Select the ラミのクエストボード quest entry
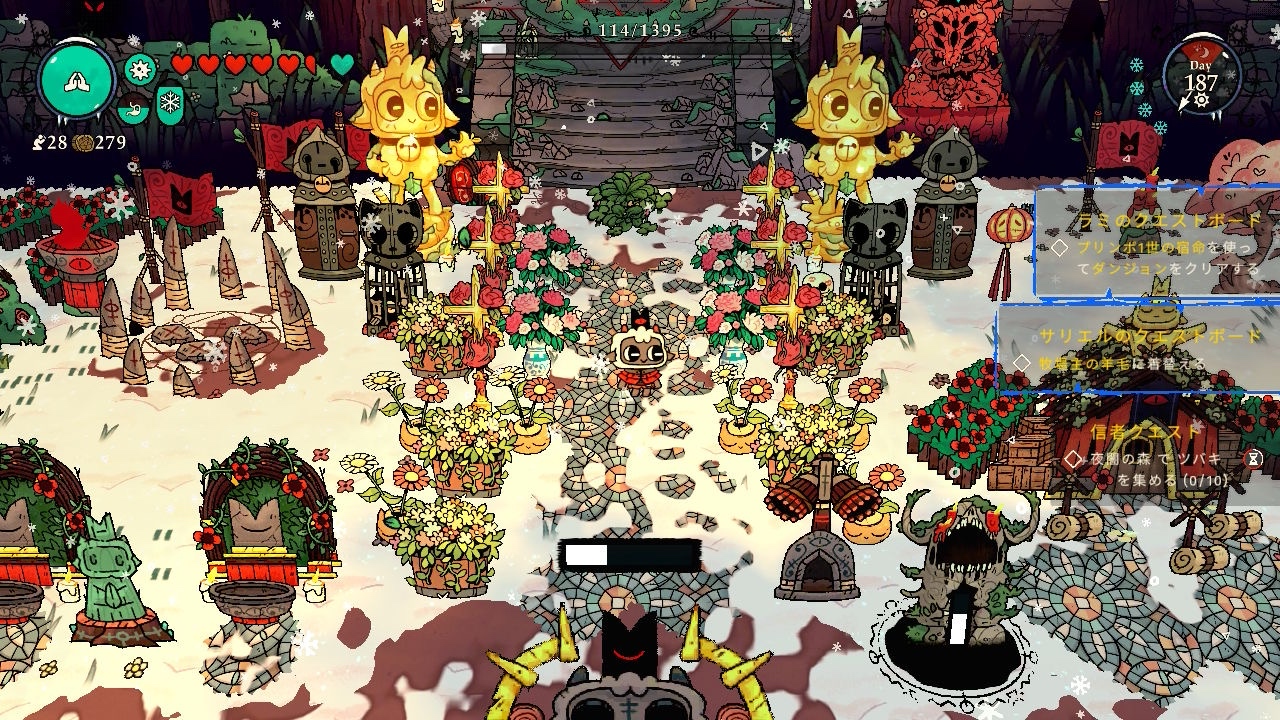Screen dimensions: 1280x720 [x=1158, y=244]
